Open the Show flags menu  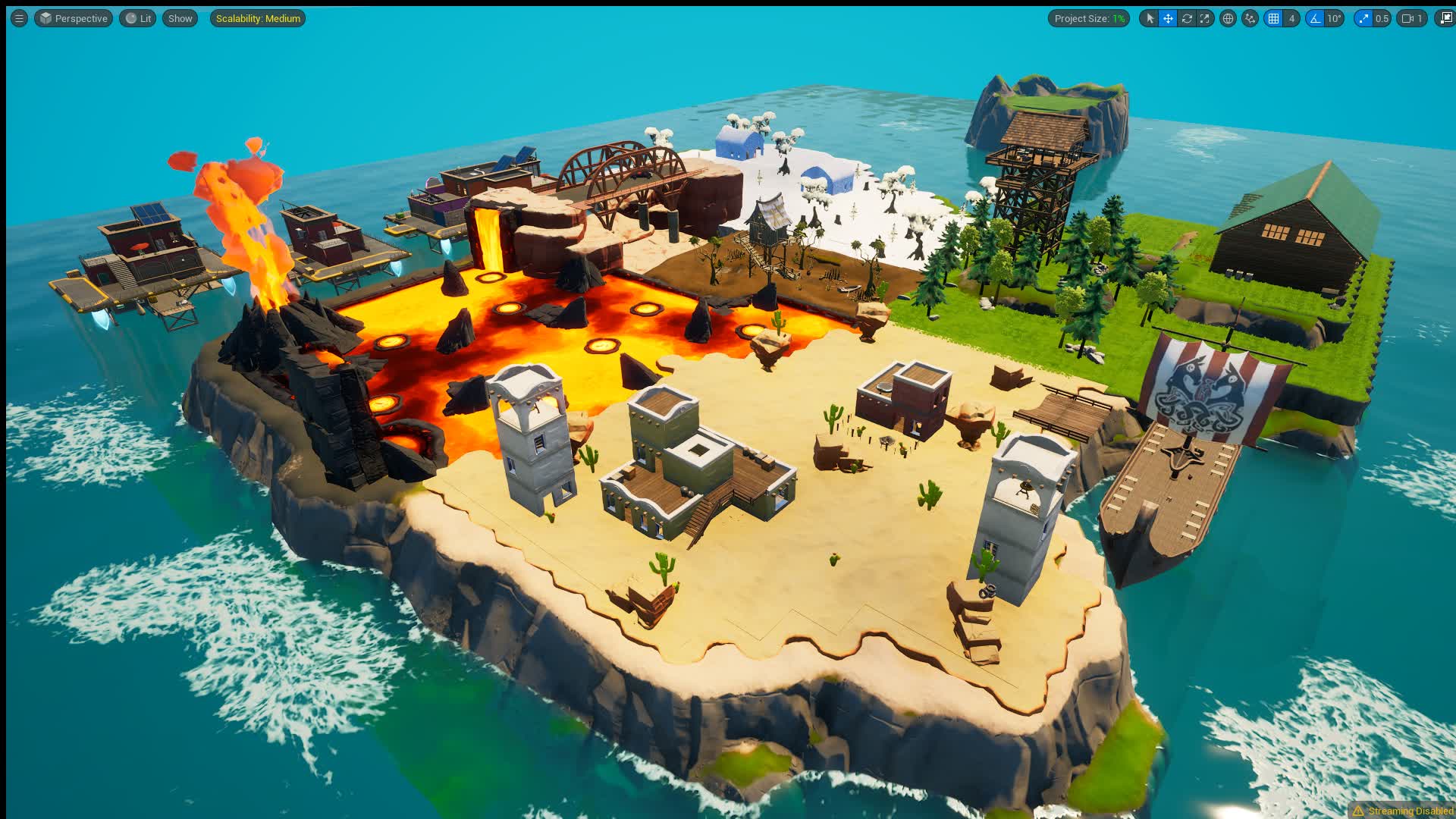pyautogui.click(x=179, y=18)
